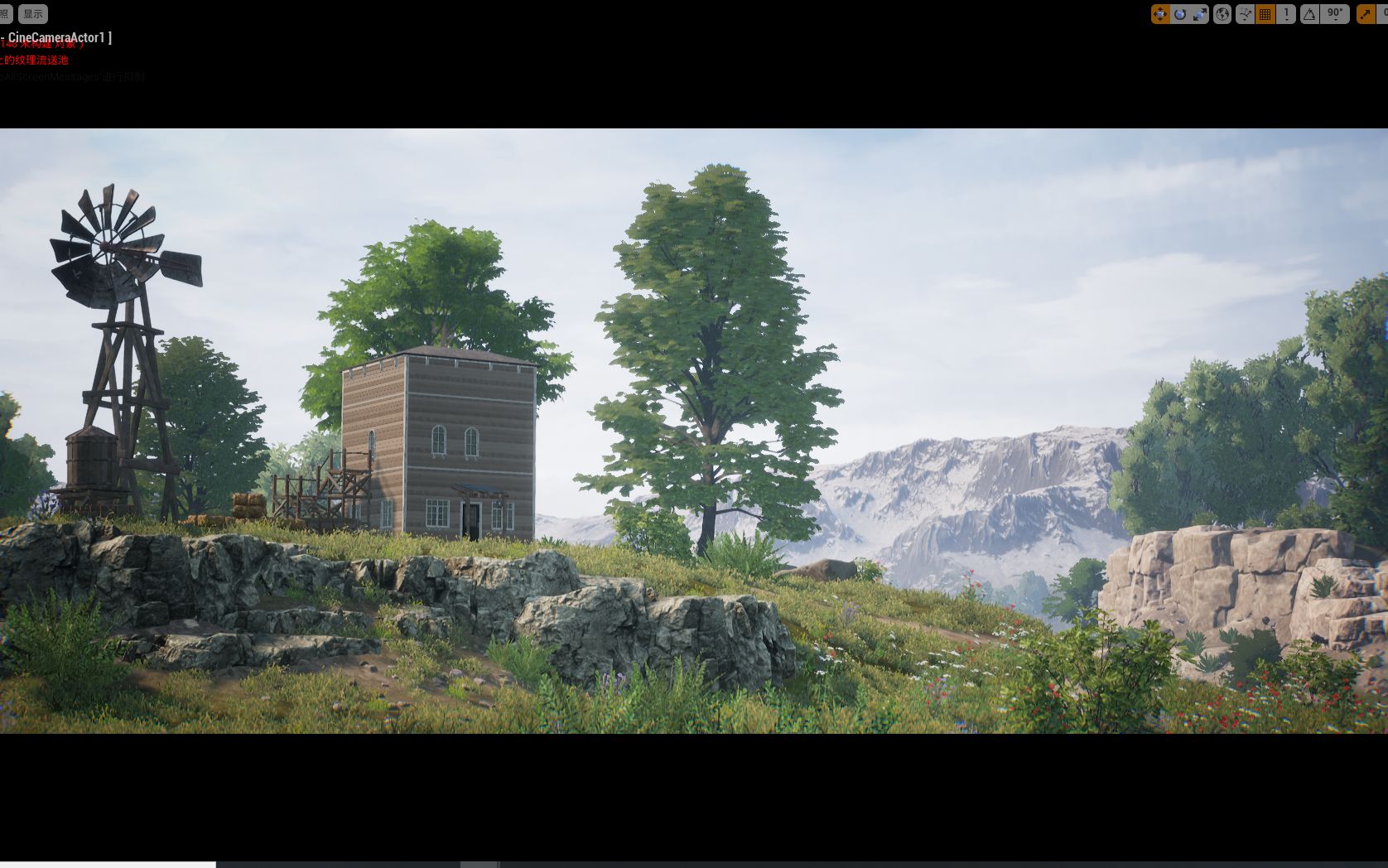The image size is (1388, 868).
Task: Open the viewport lighting mode menu
Action: 4,13
